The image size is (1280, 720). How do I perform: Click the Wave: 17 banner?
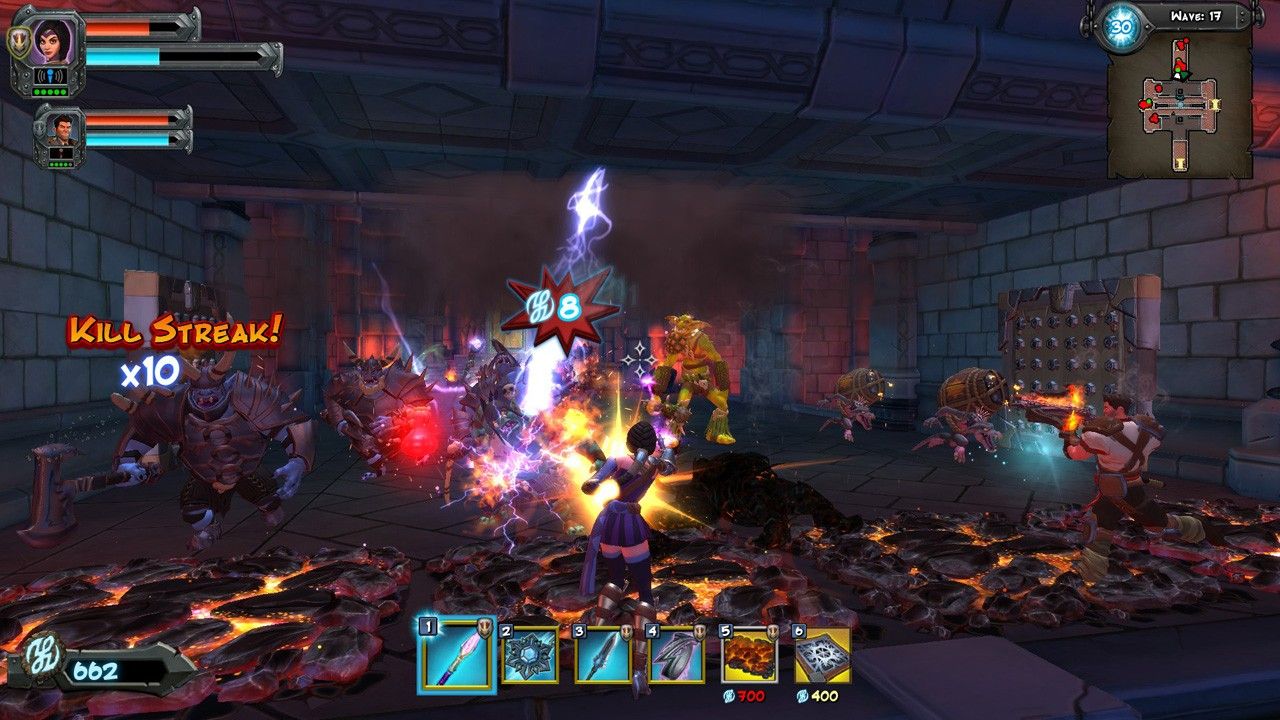1196,15
